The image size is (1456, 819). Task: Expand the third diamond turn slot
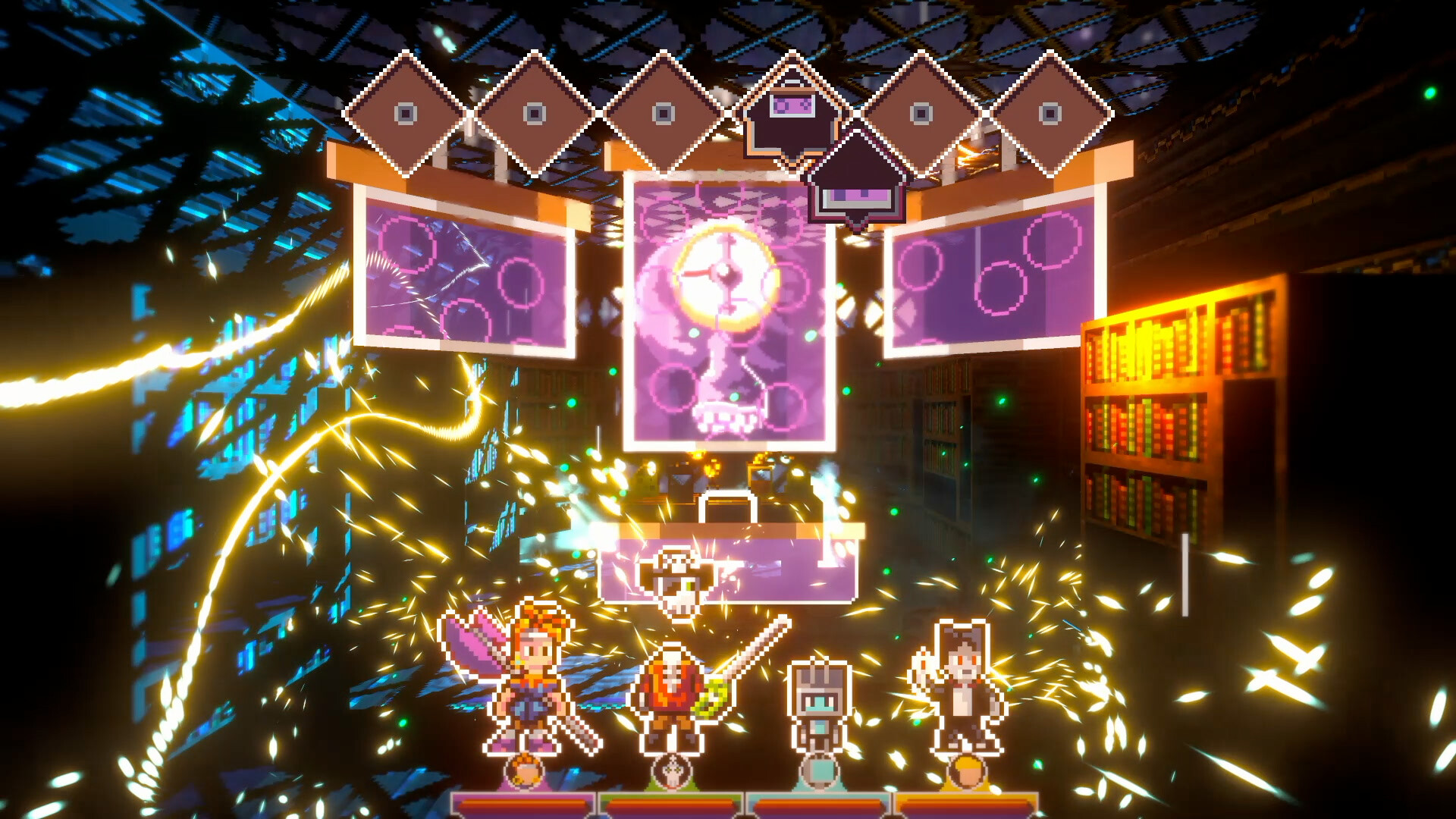(664, 114)
